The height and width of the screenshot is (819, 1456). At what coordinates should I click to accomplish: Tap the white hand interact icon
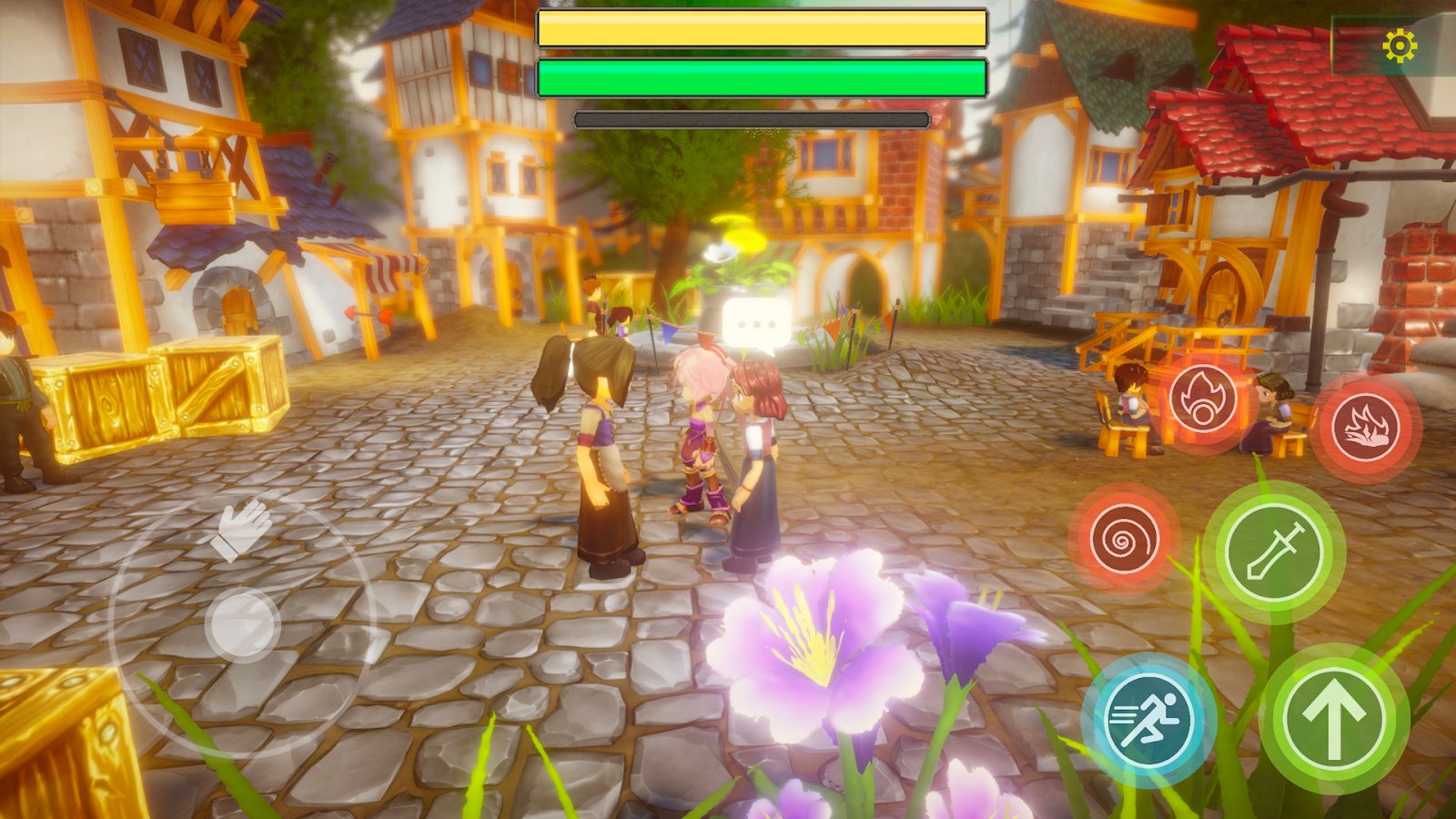[241, 529]
